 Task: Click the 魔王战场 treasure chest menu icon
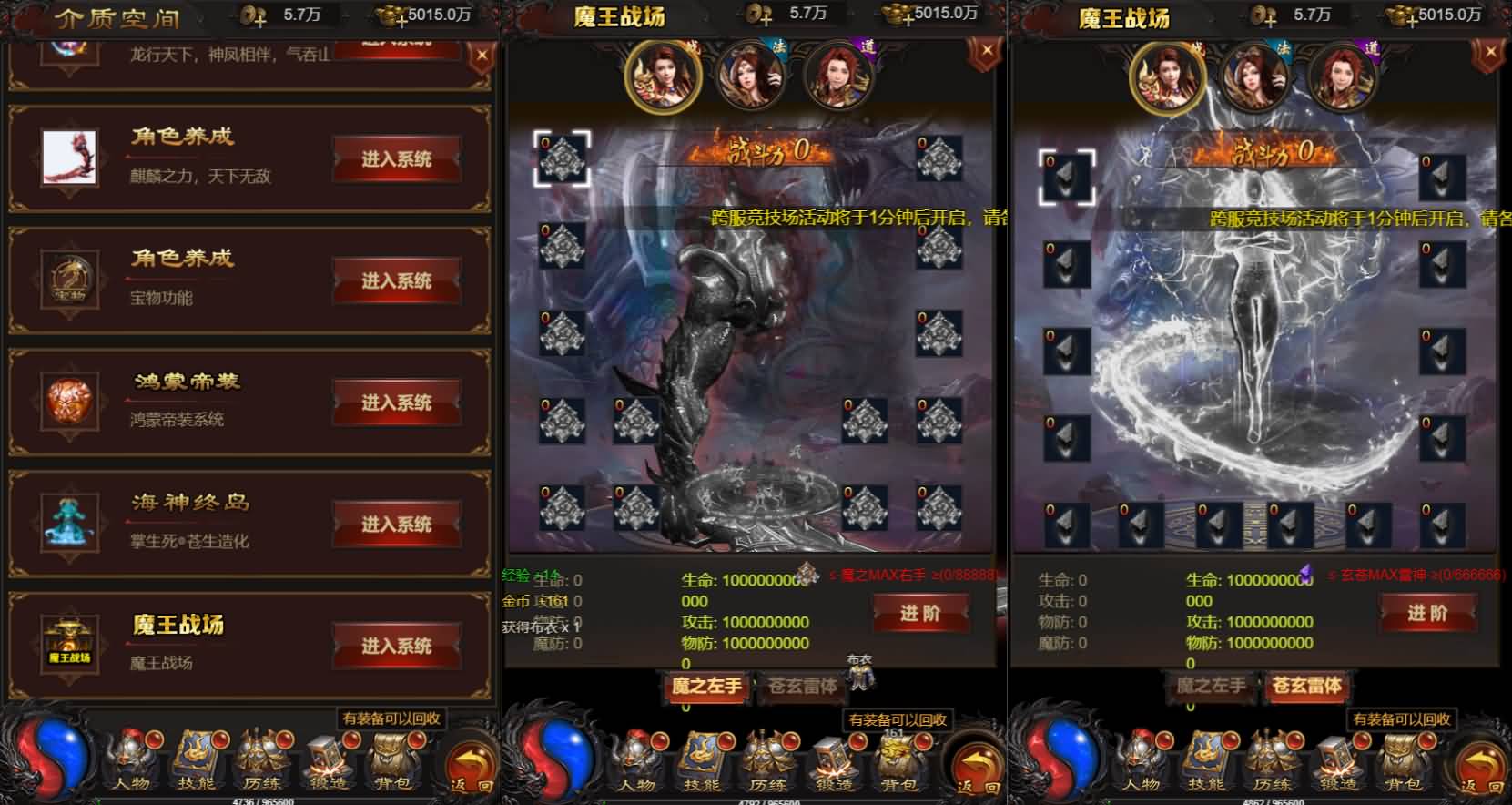[67, 643]
